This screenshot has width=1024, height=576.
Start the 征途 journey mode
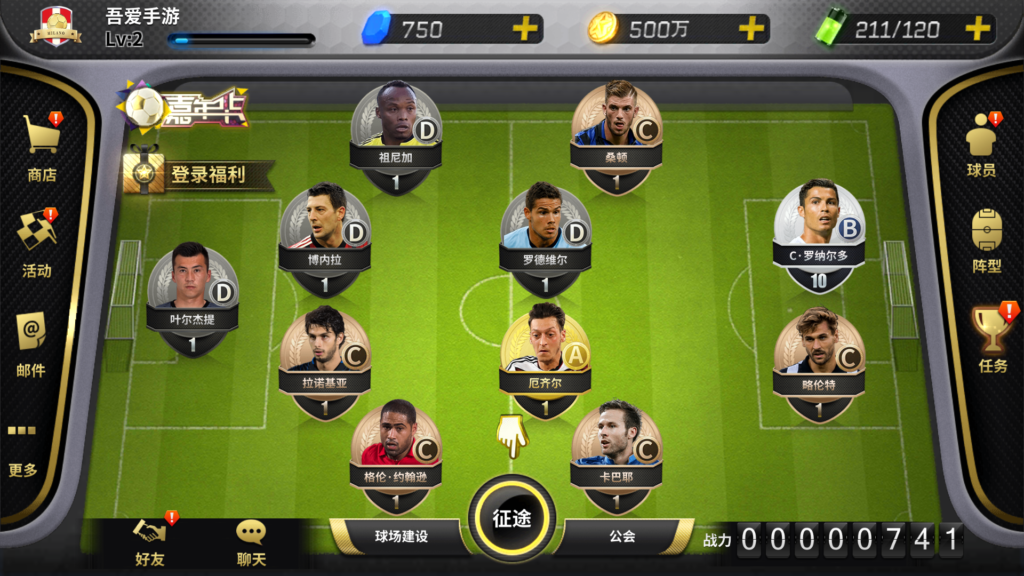[511, 518]
